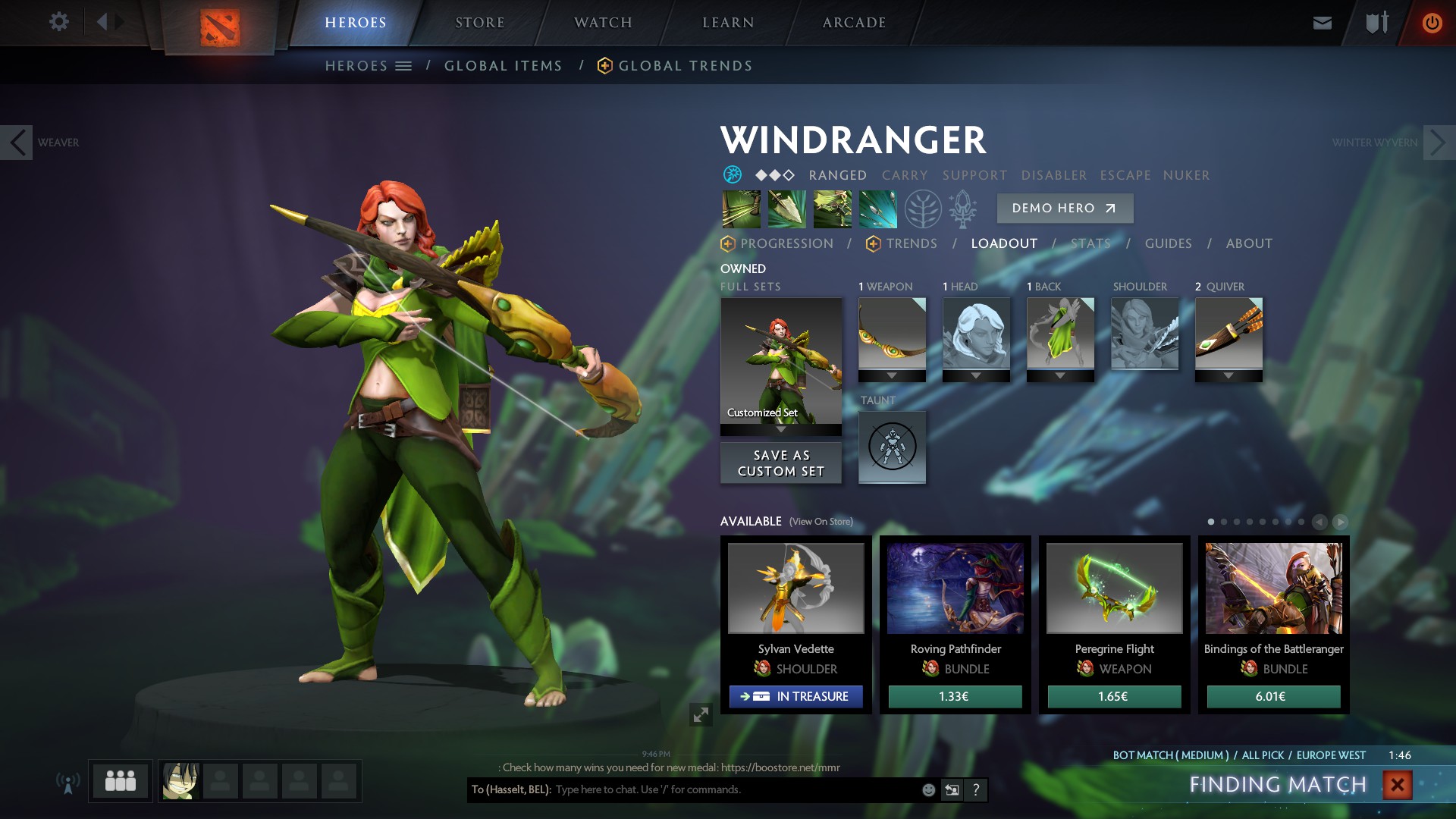This screenshot has height=819, width=1456.
Task: Click the Demo Hero button
Action: coord(1065,208)
